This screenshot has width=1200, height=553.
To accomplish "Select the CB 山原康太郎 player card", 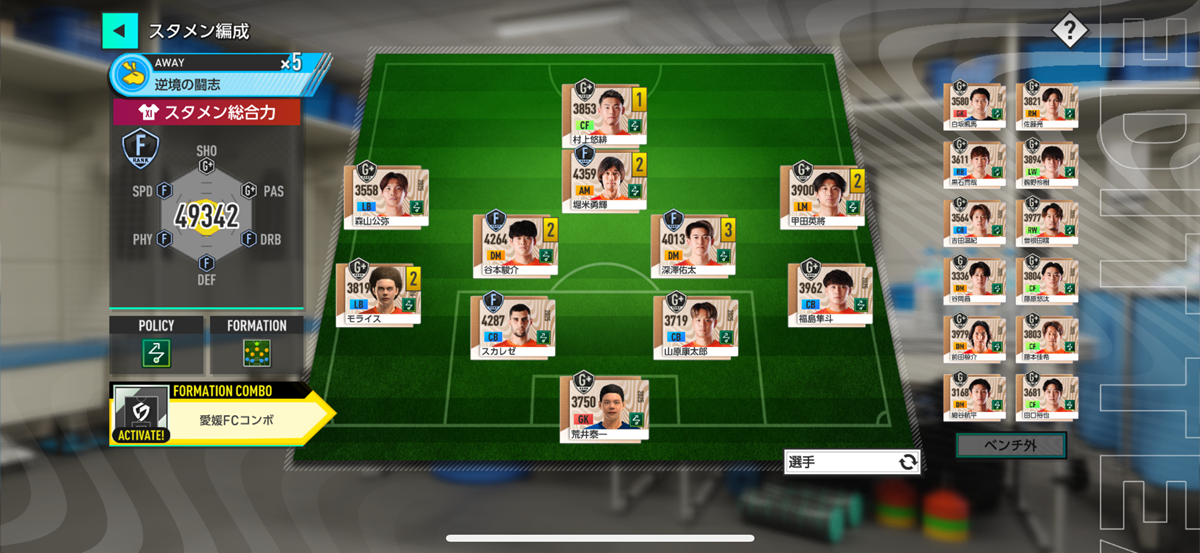I will [x=693, y=326].
